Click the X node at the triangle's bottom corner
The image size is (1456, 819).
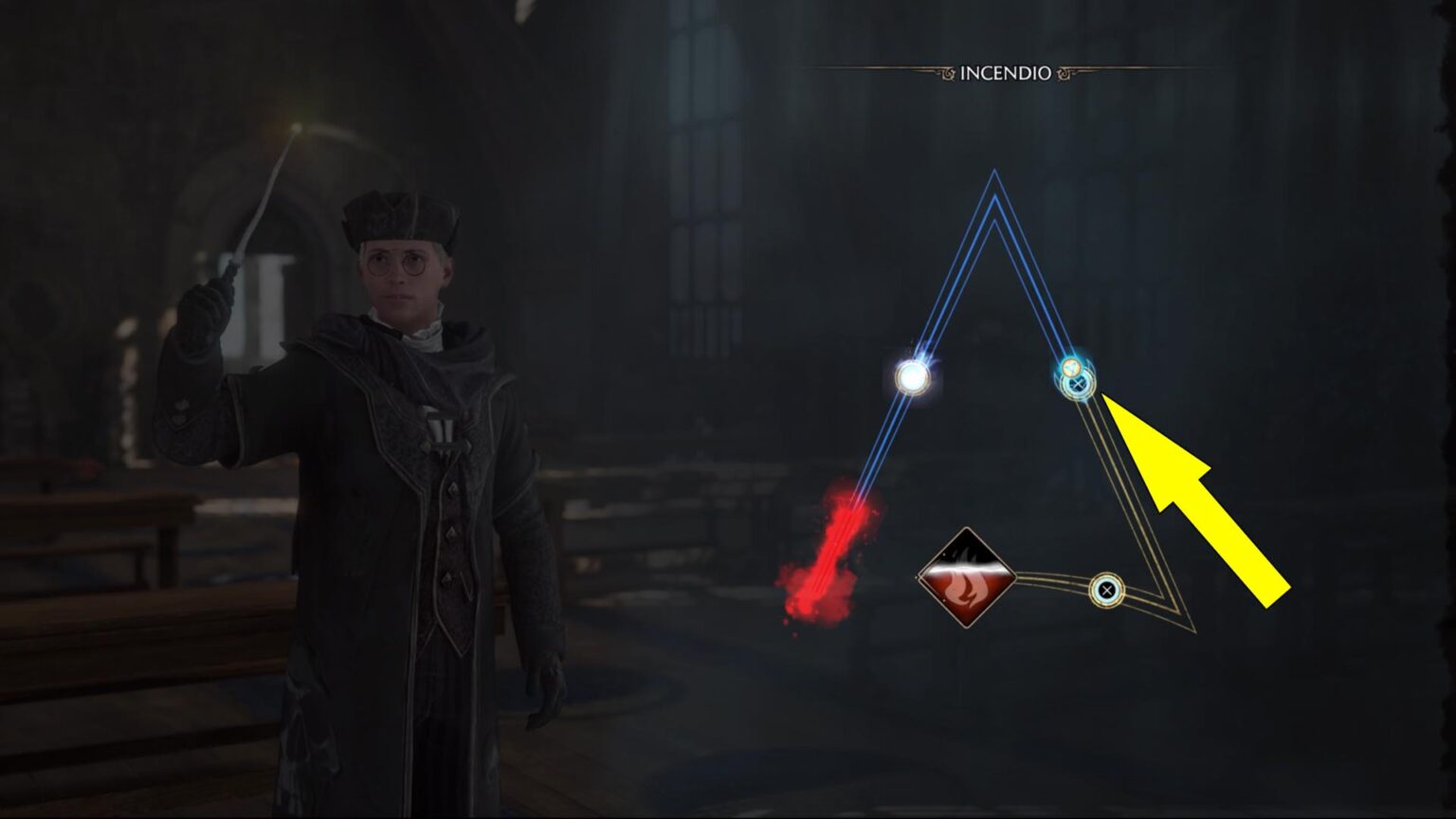click(1105, 591)
